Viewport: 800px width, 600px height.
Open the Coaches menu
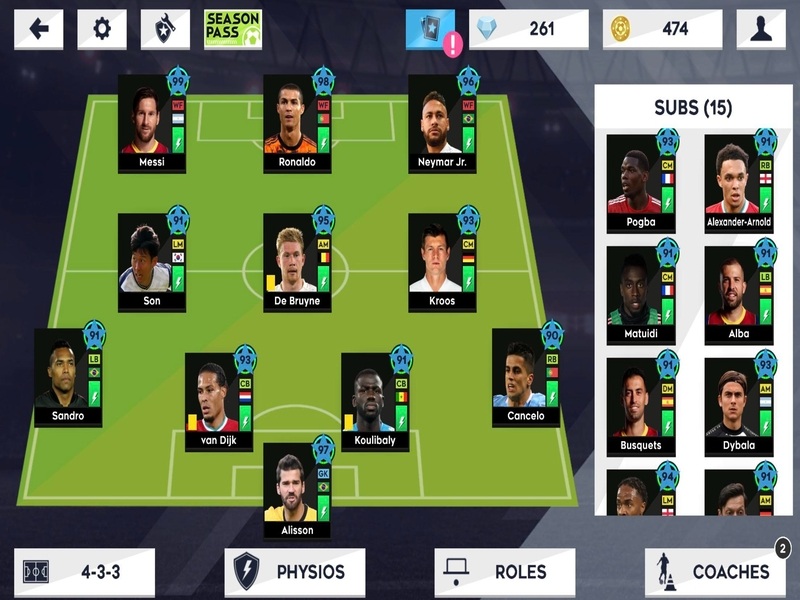coord(714,572)
